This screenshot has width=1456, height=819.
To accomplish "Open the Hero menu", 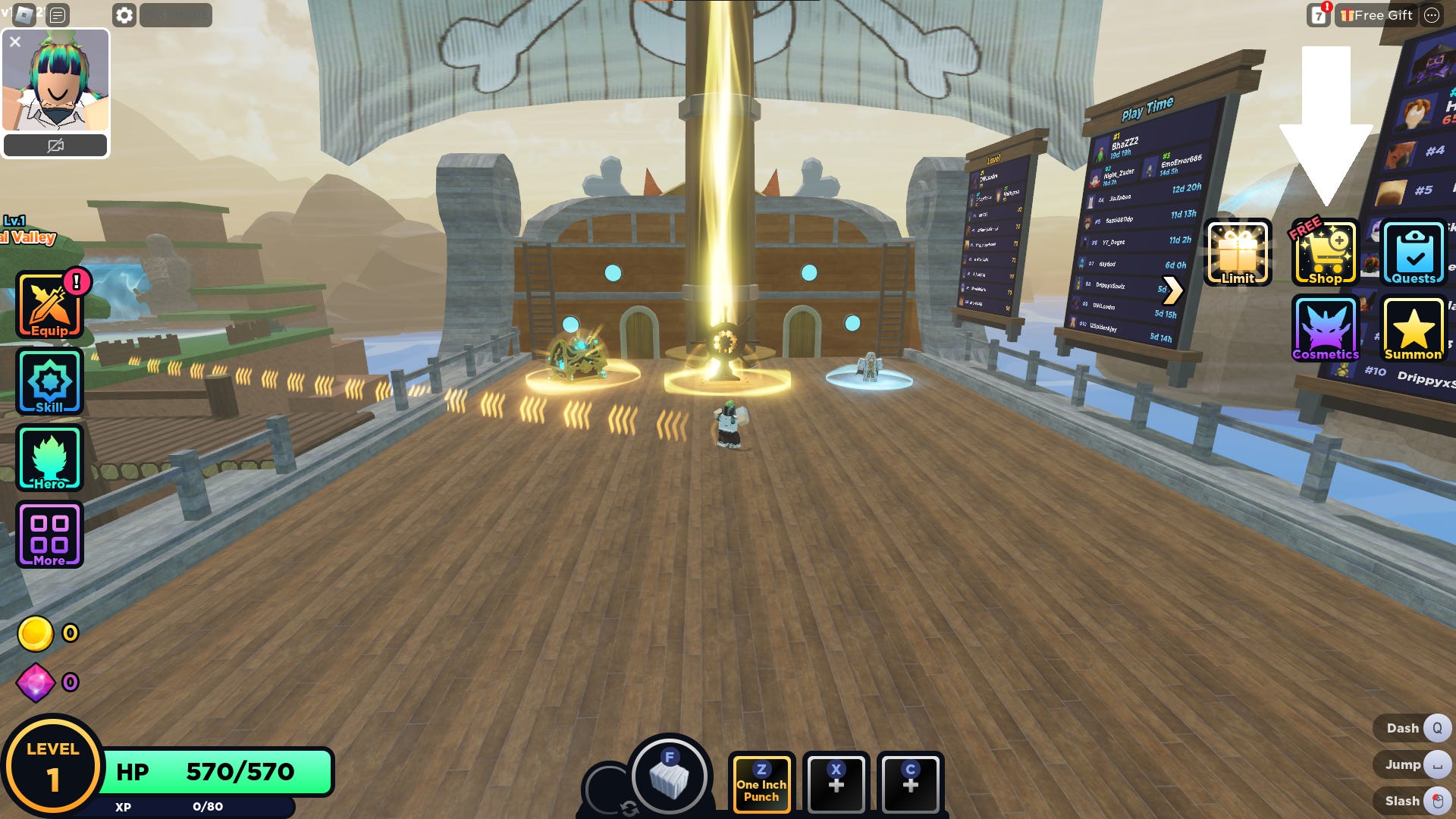I will pyautogui.click(x=50, y=458).
